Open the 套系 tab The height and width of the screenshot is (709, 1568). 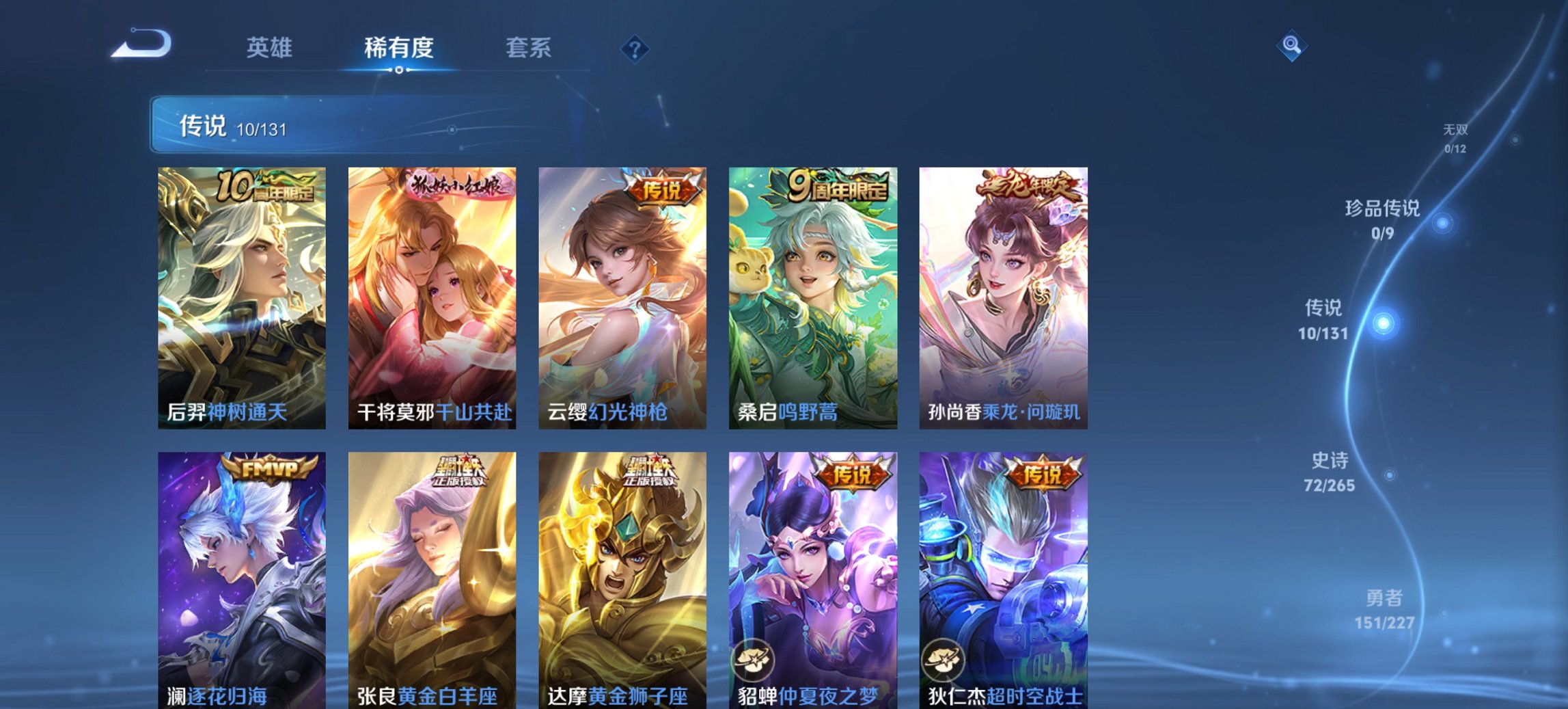point(529,47)
